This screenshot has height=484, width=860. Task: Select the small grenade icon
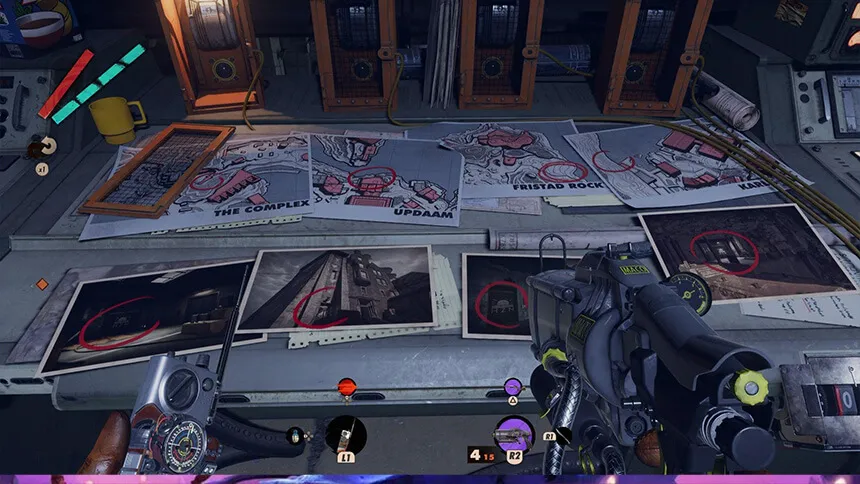pos(295,435)
